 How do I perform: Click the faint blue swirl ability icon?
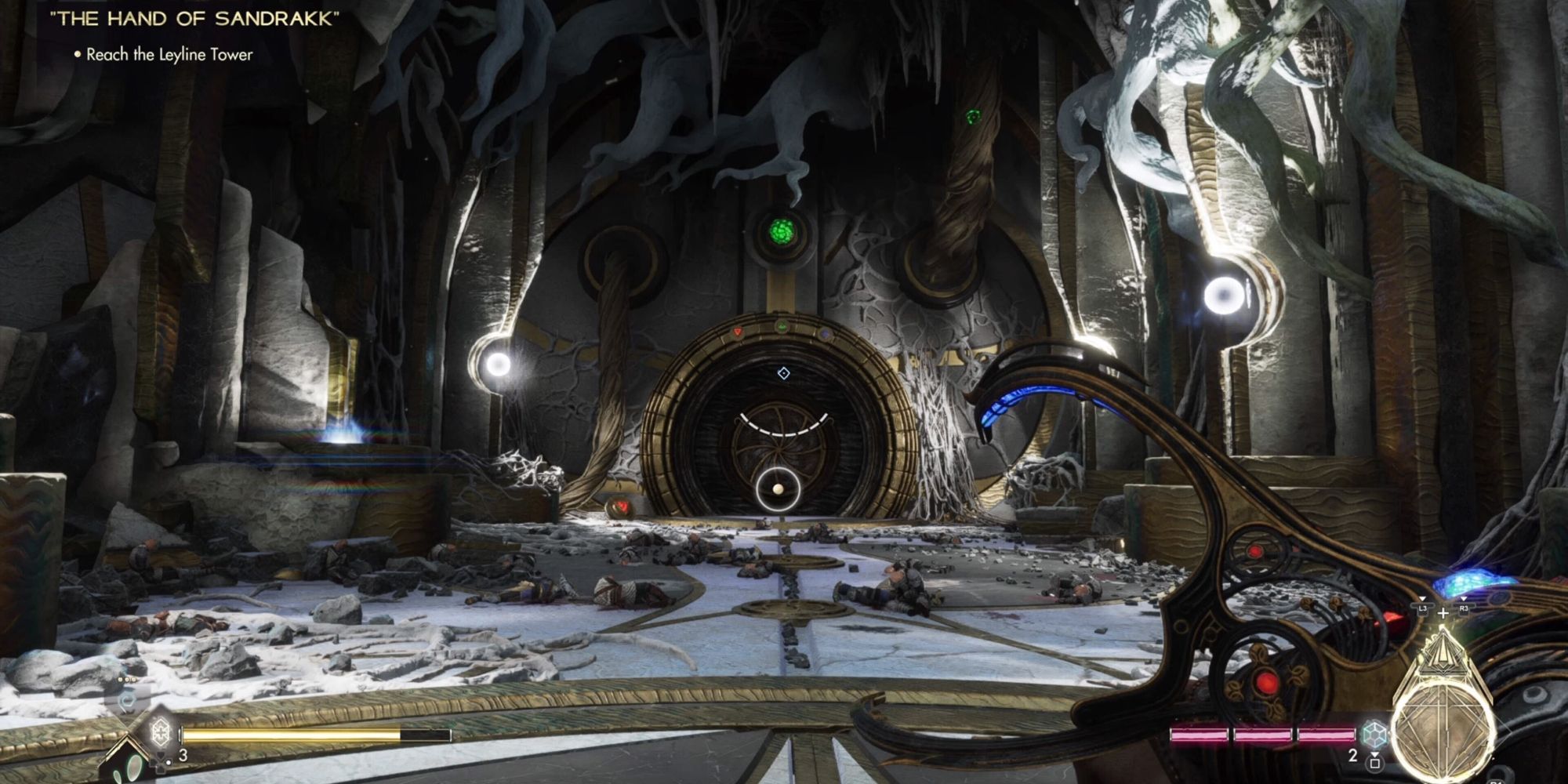(x=125, y=698)
